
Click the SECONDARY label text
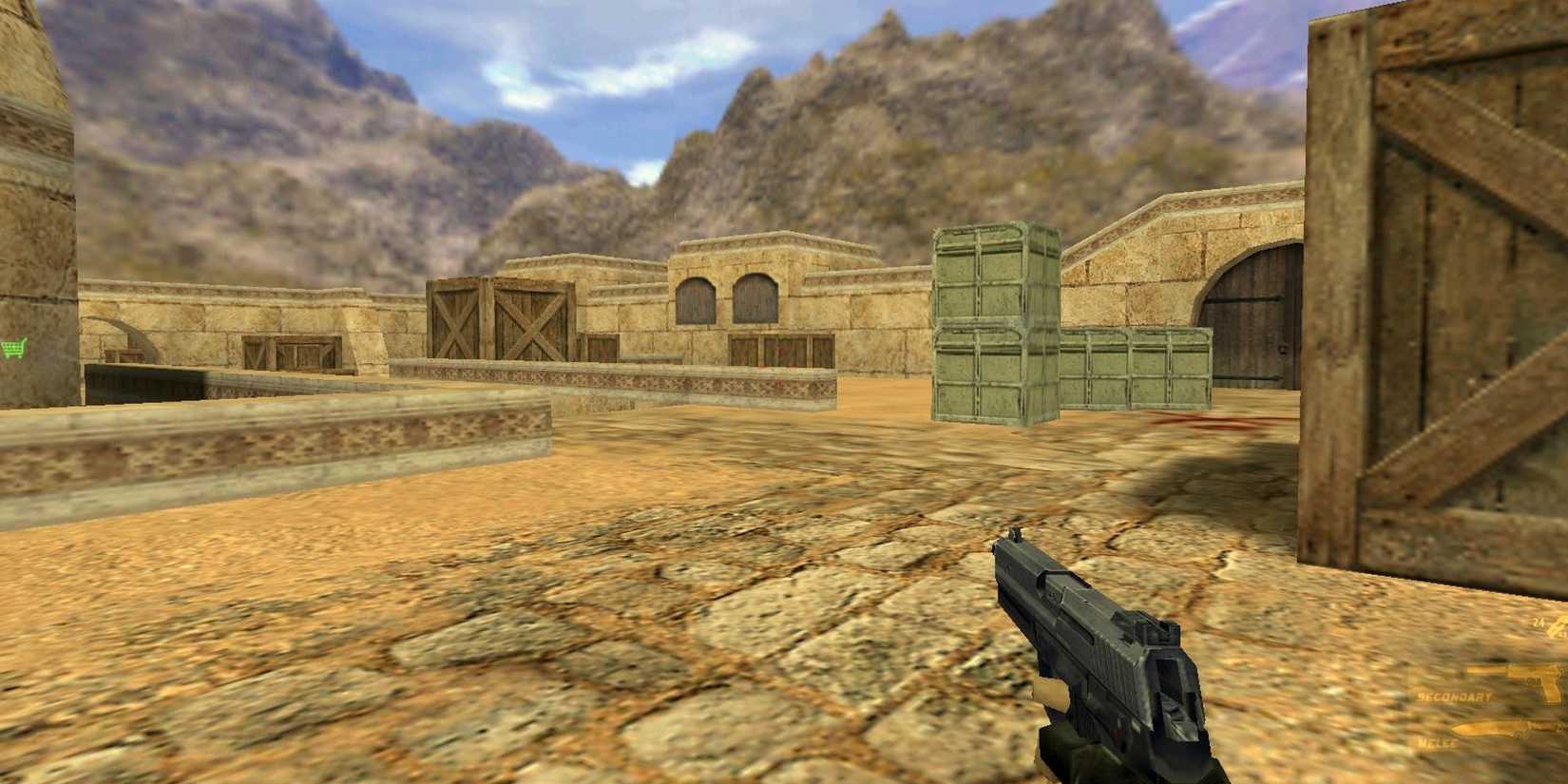click(1454, 697)
